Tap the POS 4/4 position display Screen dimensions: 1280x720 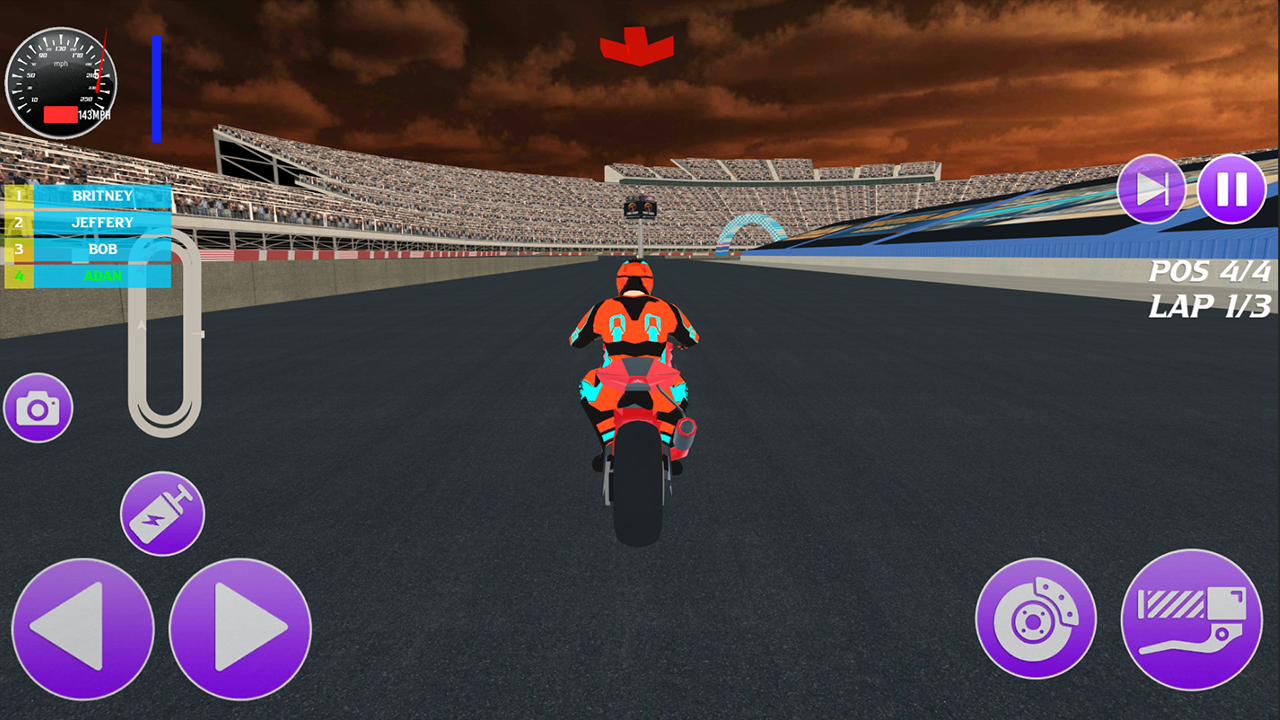[x=1211, y=268]
